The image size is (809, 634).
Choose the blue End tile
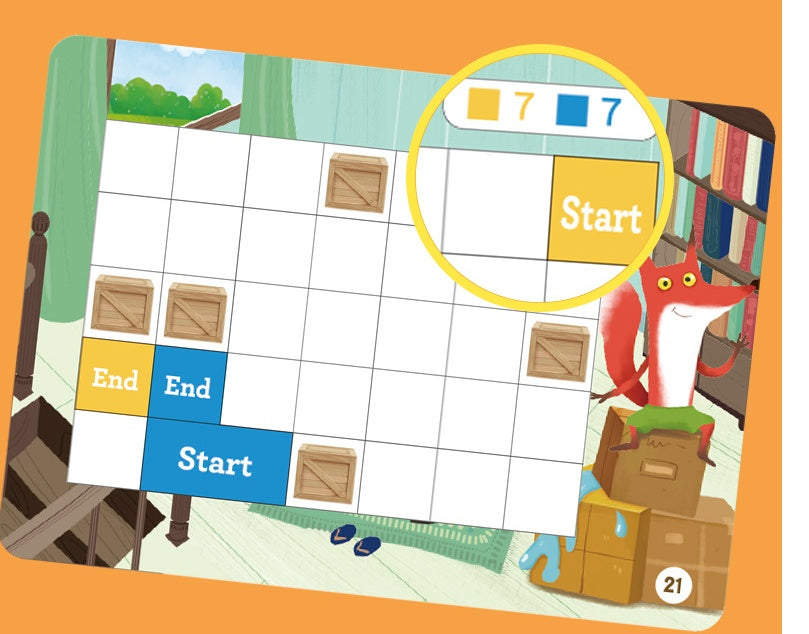tap(187, 385)
